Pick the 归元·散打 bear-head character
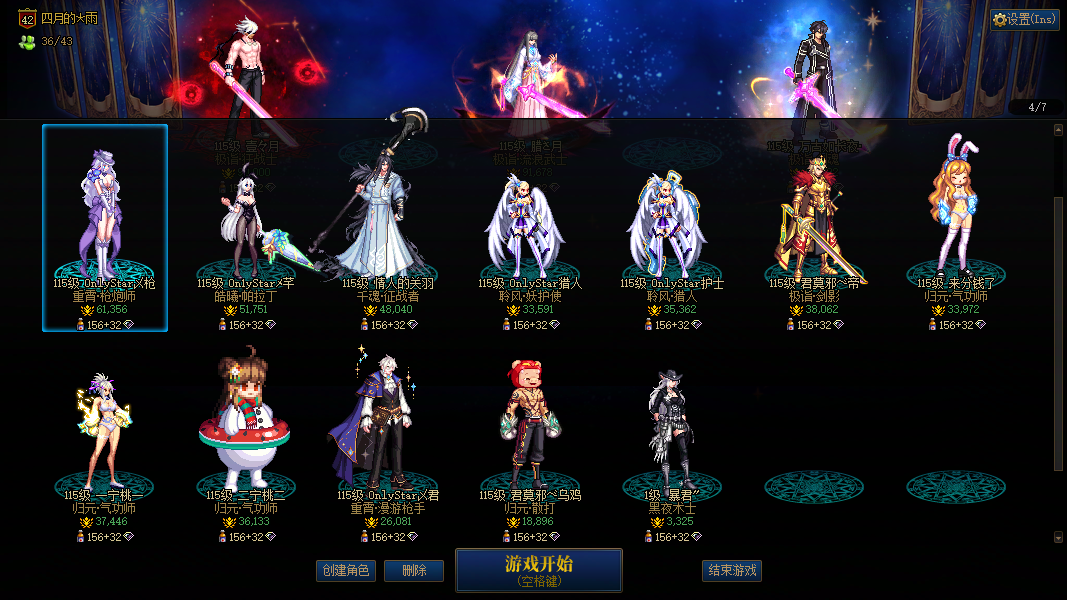The height and width of the screenshot is (600, 1067). 531,440
